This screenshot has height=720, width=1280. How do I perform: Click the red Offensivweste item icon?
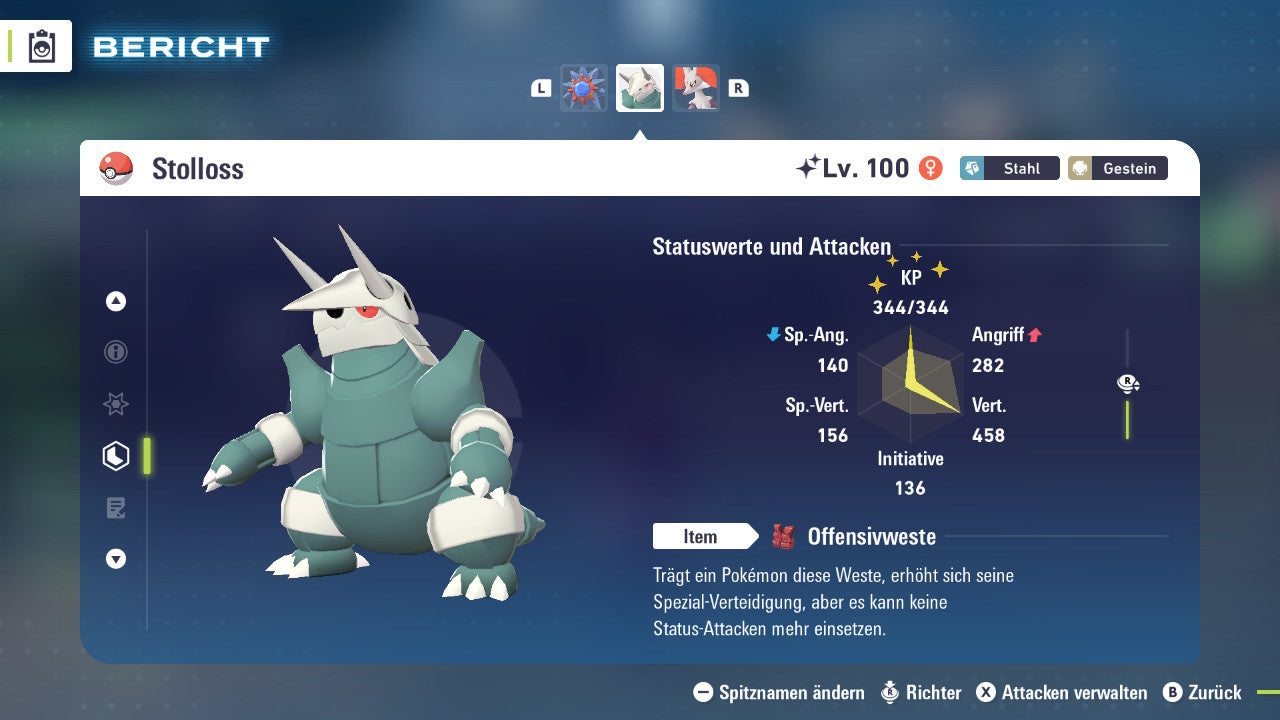click(x=786, y=536)
